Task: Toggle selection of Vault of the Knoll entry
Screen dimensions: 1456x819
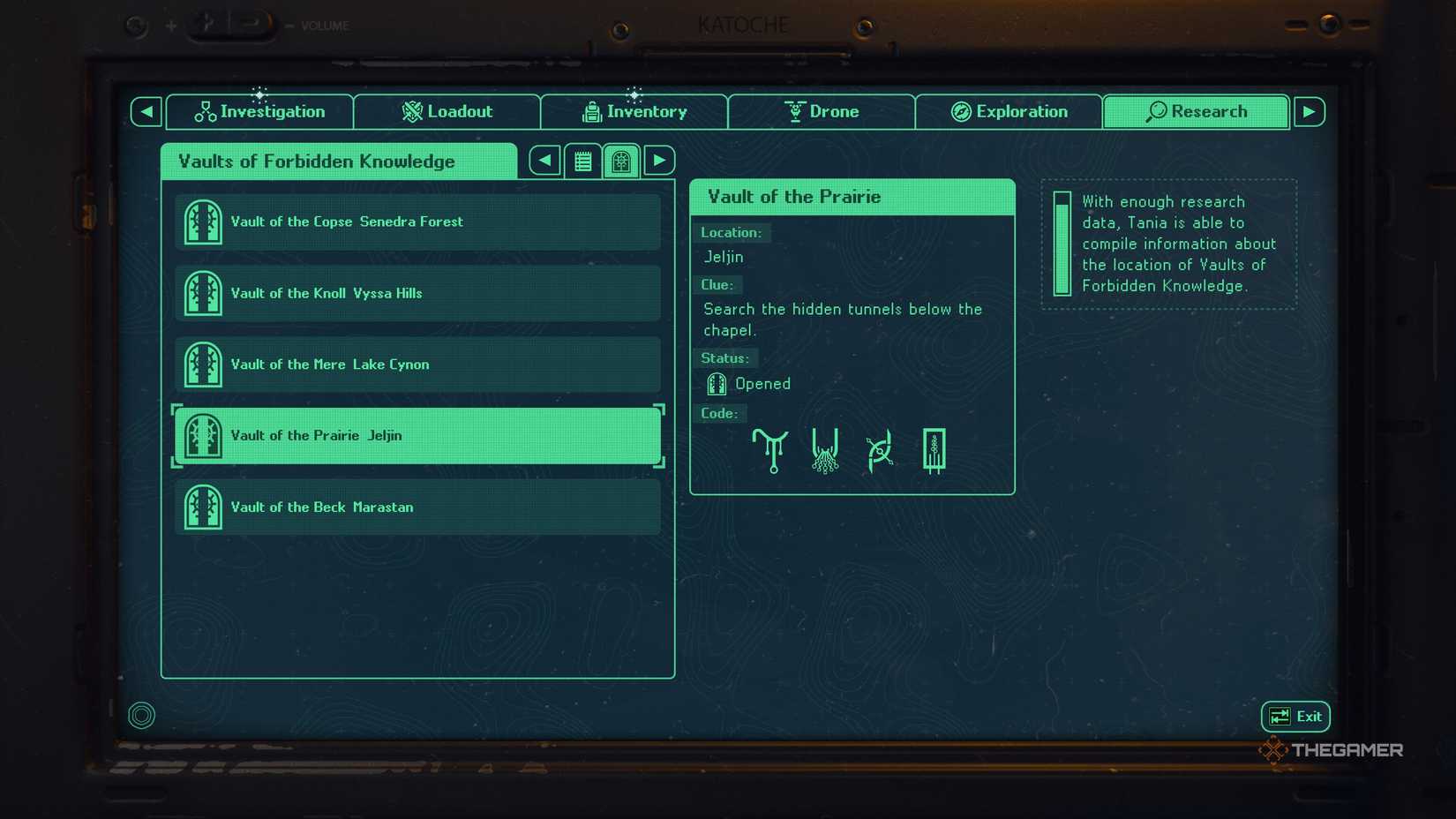Action: pos(417,293)
